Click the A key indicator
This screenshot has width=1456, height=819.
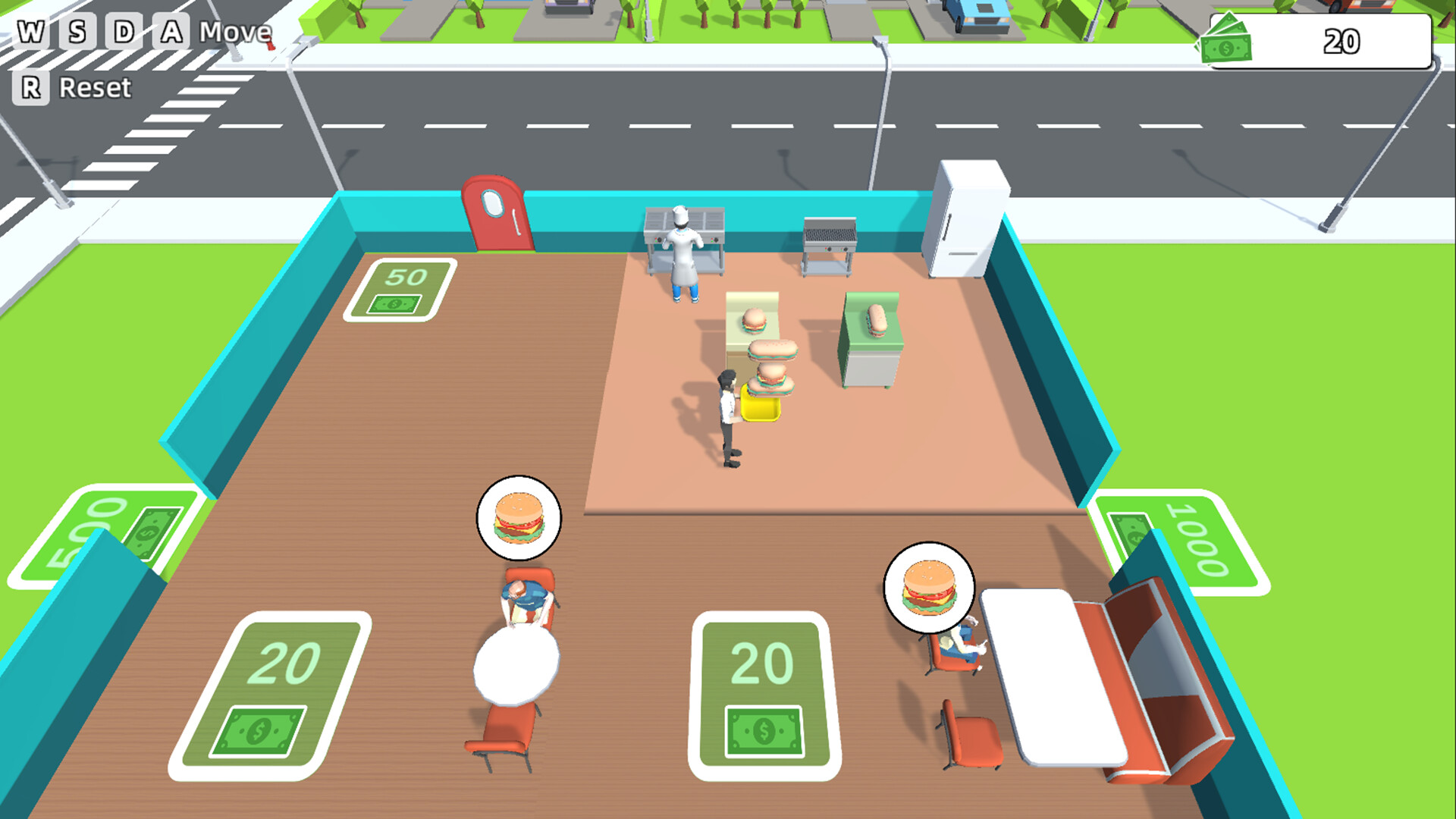170,32
